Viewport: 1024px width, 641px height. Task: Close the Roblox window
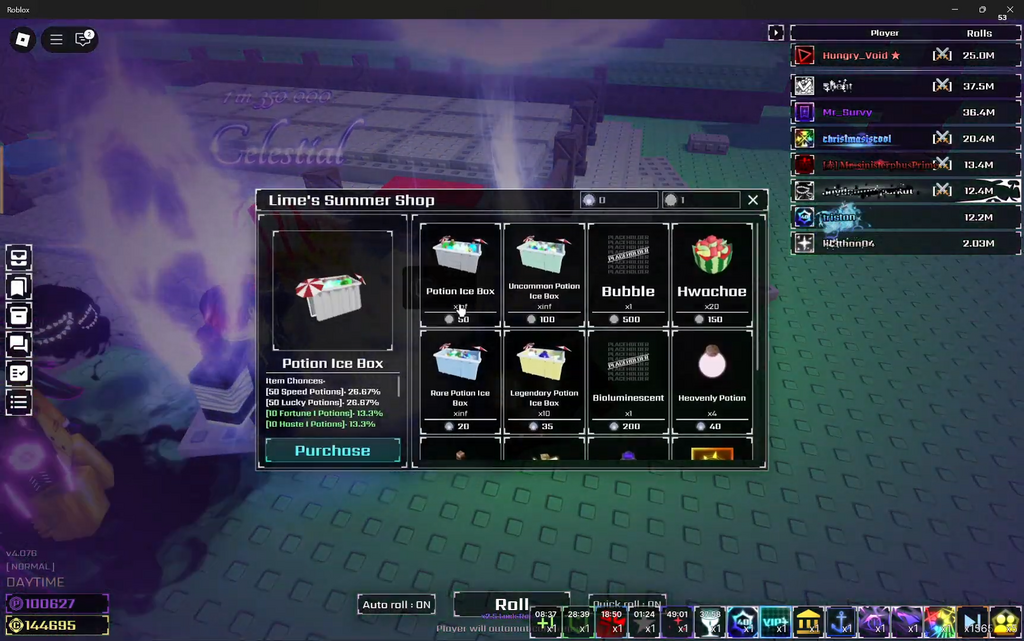coord(1005,9)
